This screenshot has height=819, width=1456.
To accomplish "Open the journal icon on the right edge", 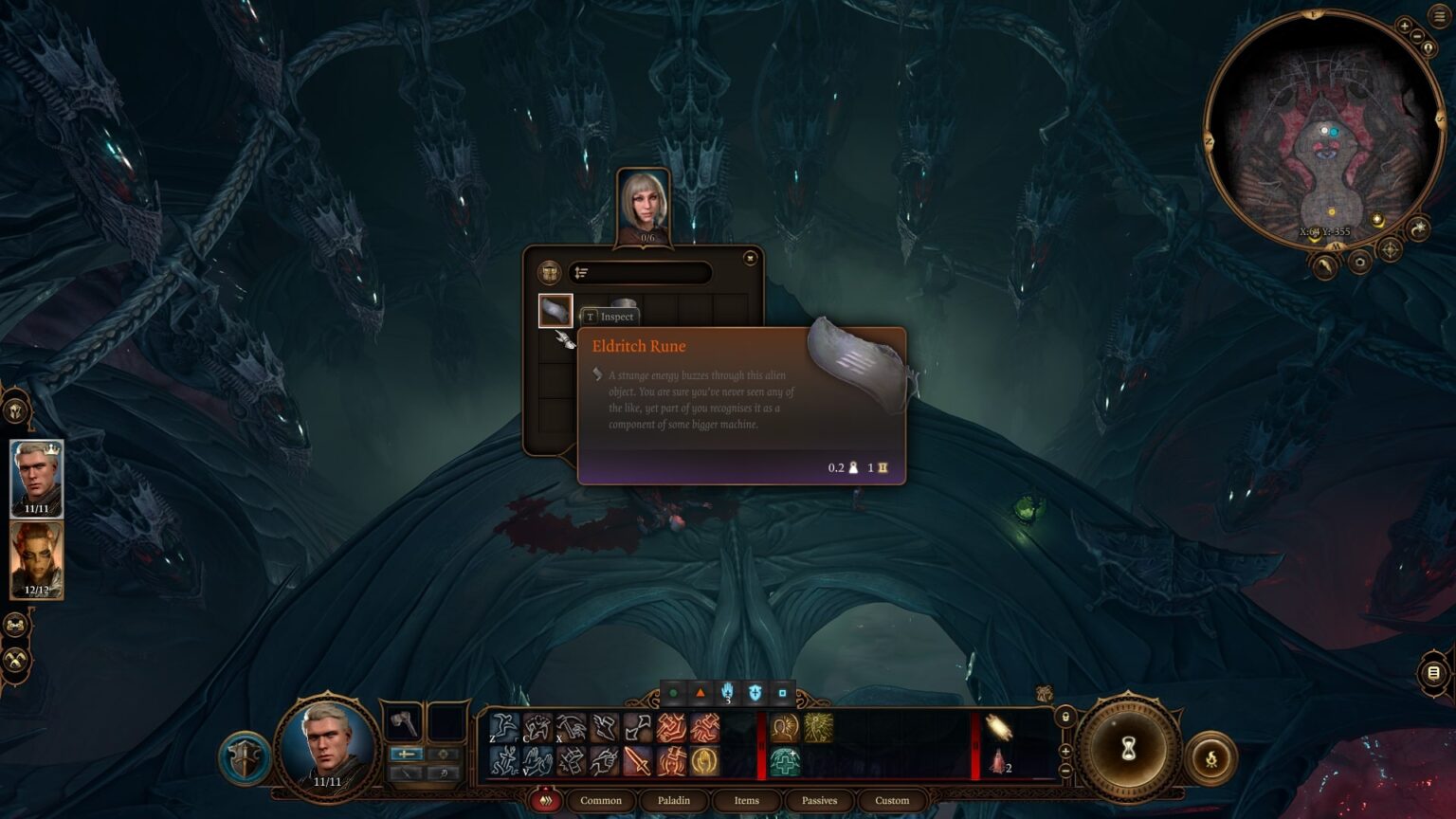I will tap(1432, 672).
